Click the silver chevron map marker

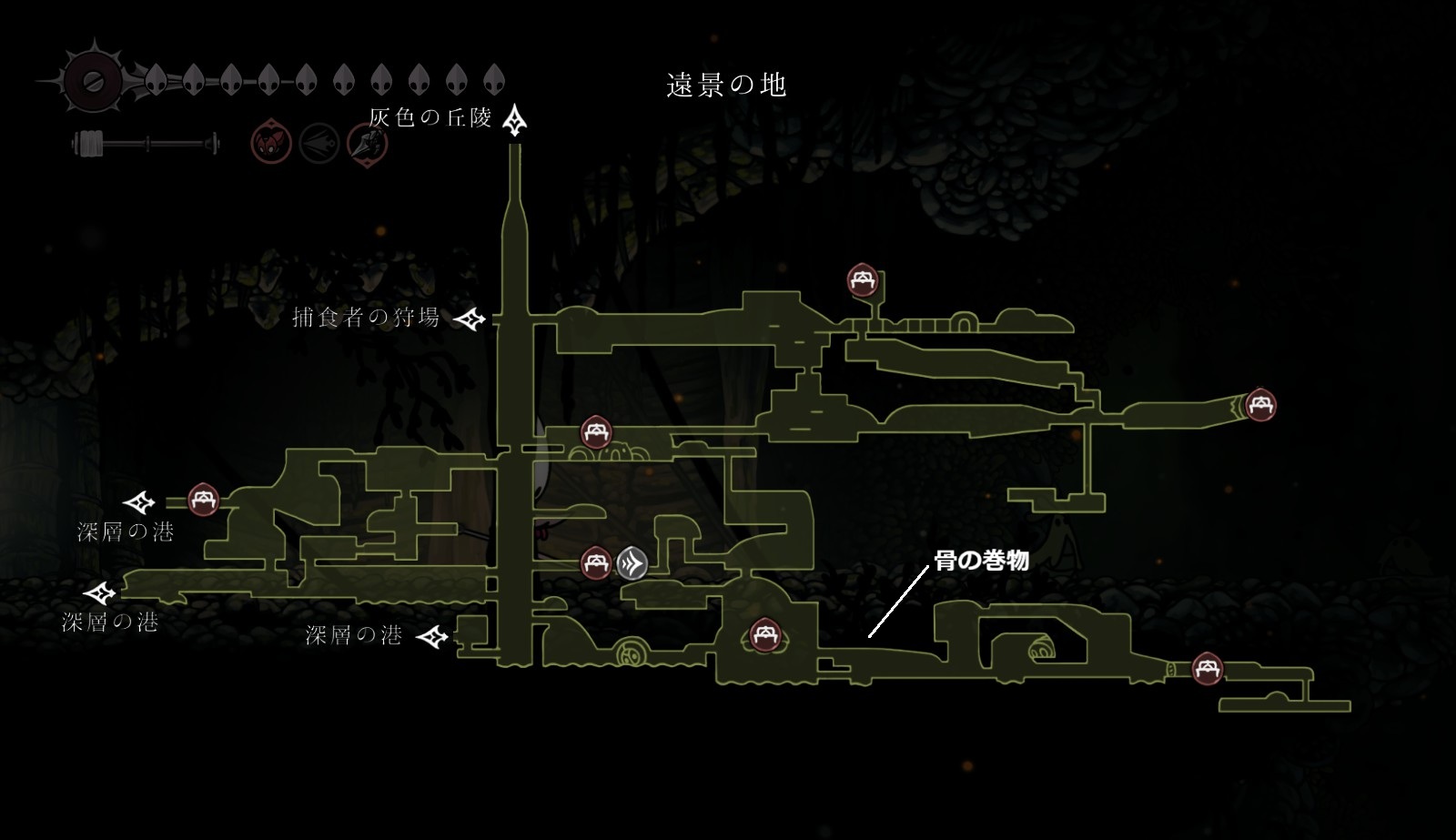click(632, 563)
